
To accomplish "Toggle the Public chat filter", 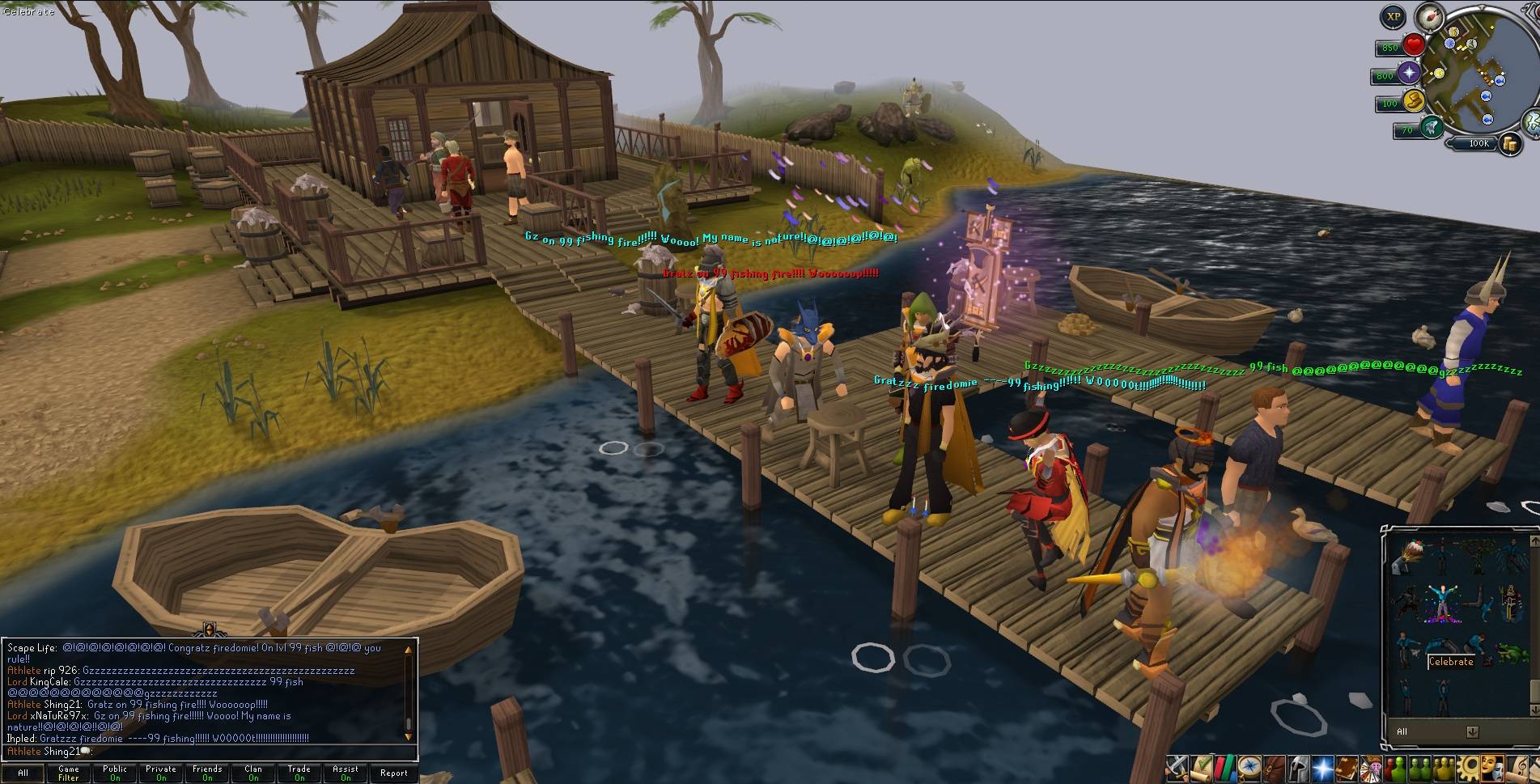I will coord(115,773).
